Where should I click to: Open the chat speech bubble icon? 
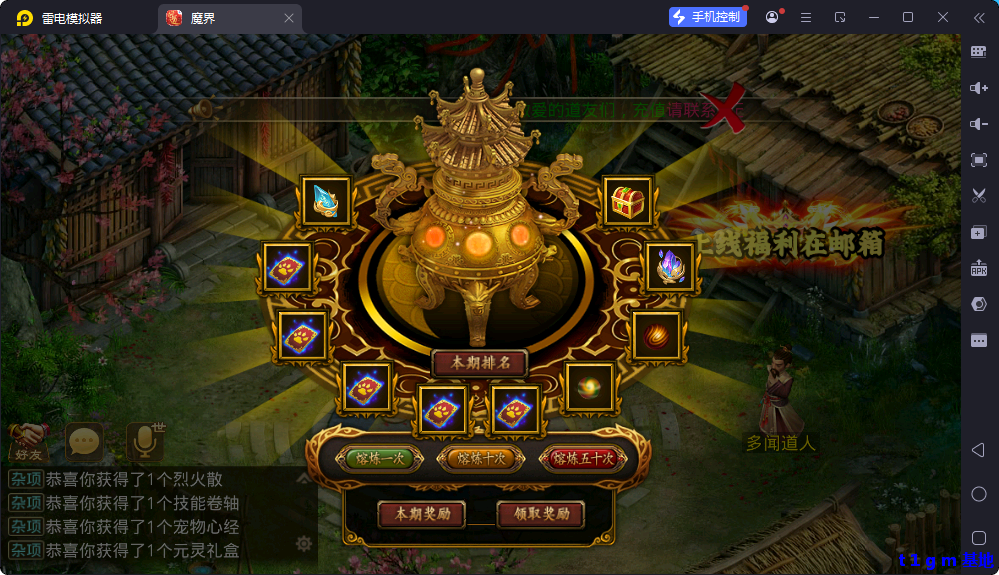[85, 440]
